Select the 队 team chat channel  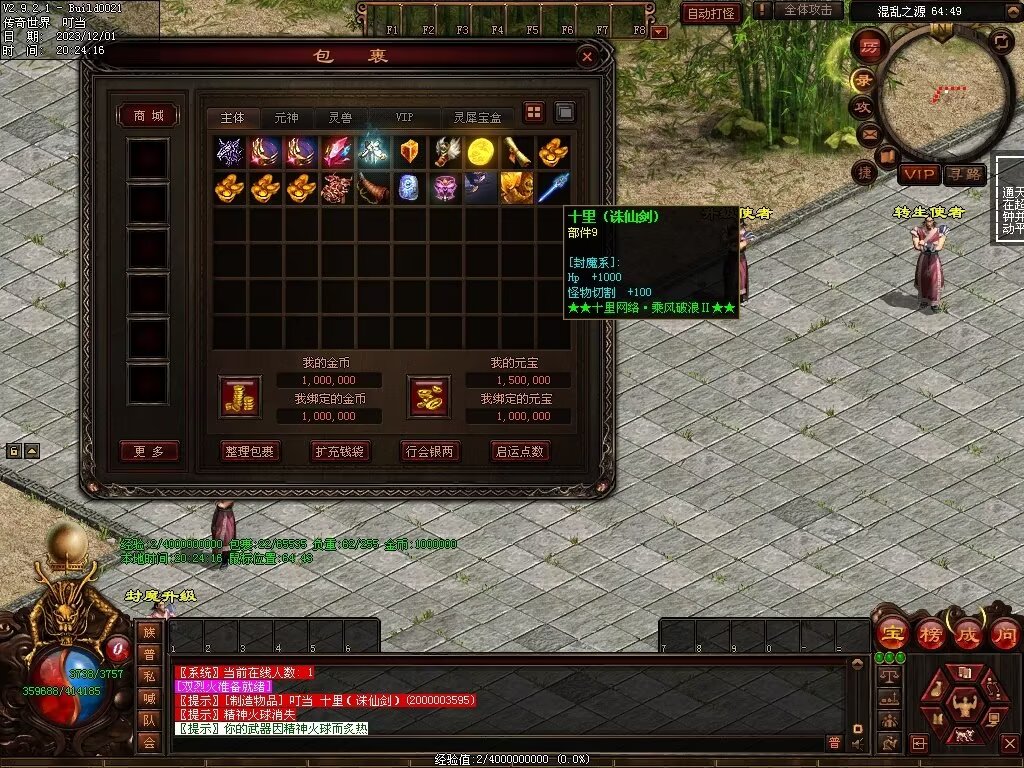[148, 718]
